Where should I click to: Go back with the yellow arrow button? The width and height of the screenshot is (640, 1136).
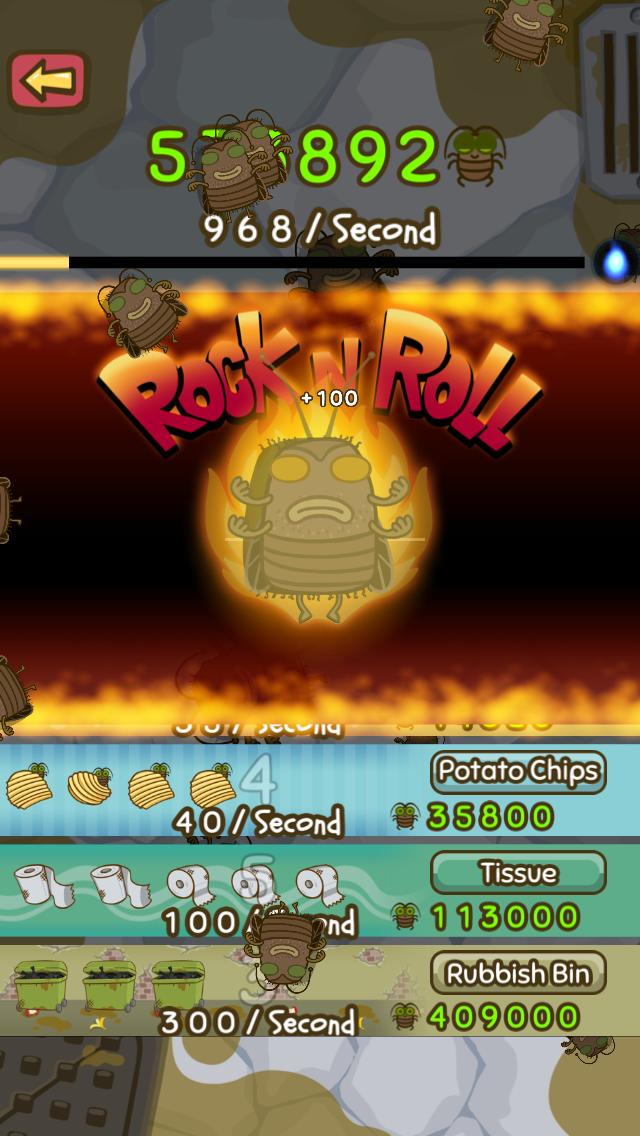tap(48, 82)
